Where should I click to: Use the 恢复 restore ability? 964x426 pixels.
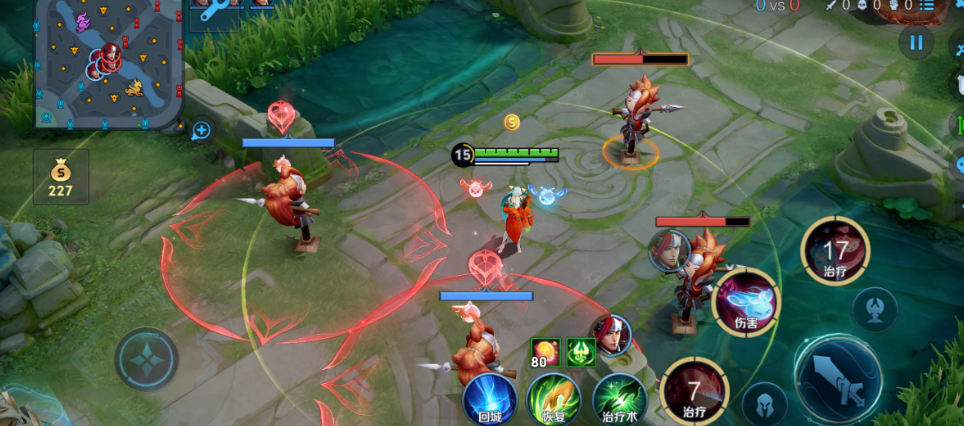point(554,399)
